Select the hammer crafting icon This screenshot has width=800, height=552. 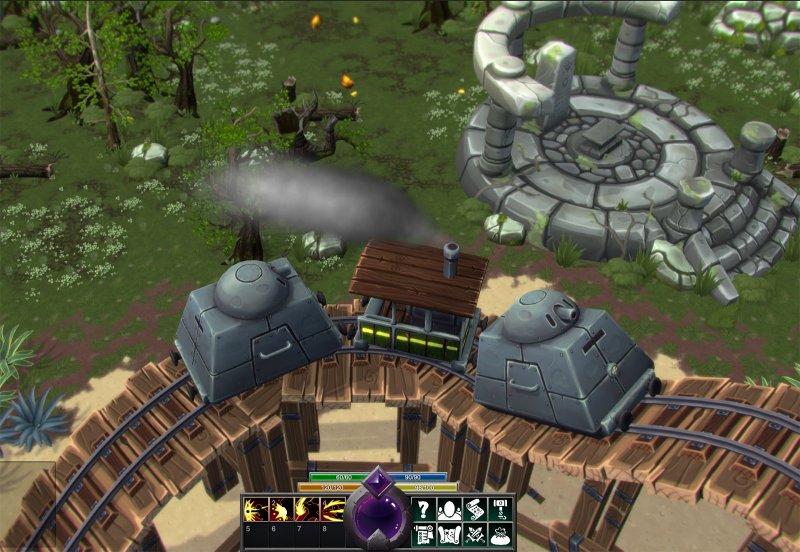(x=500, y=509)
